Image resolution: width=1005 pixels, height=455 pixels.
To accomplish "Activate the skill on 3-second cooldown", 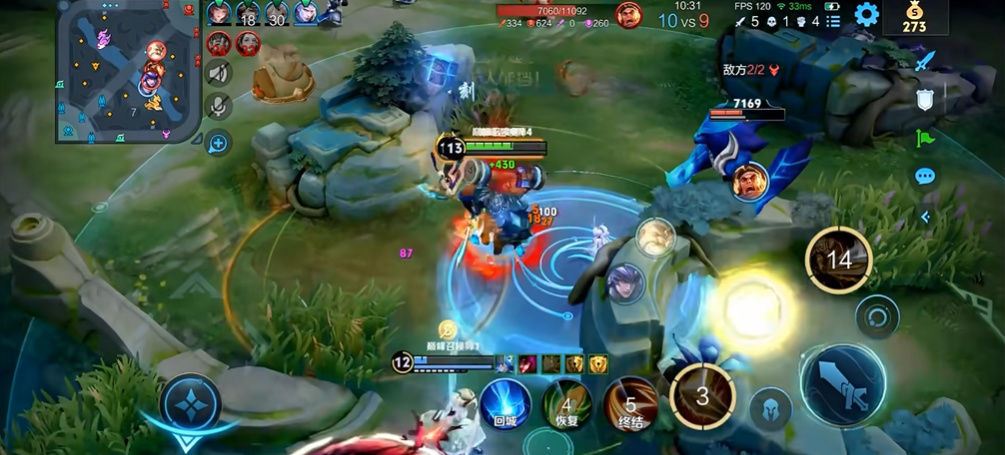I will pos(702,396).
